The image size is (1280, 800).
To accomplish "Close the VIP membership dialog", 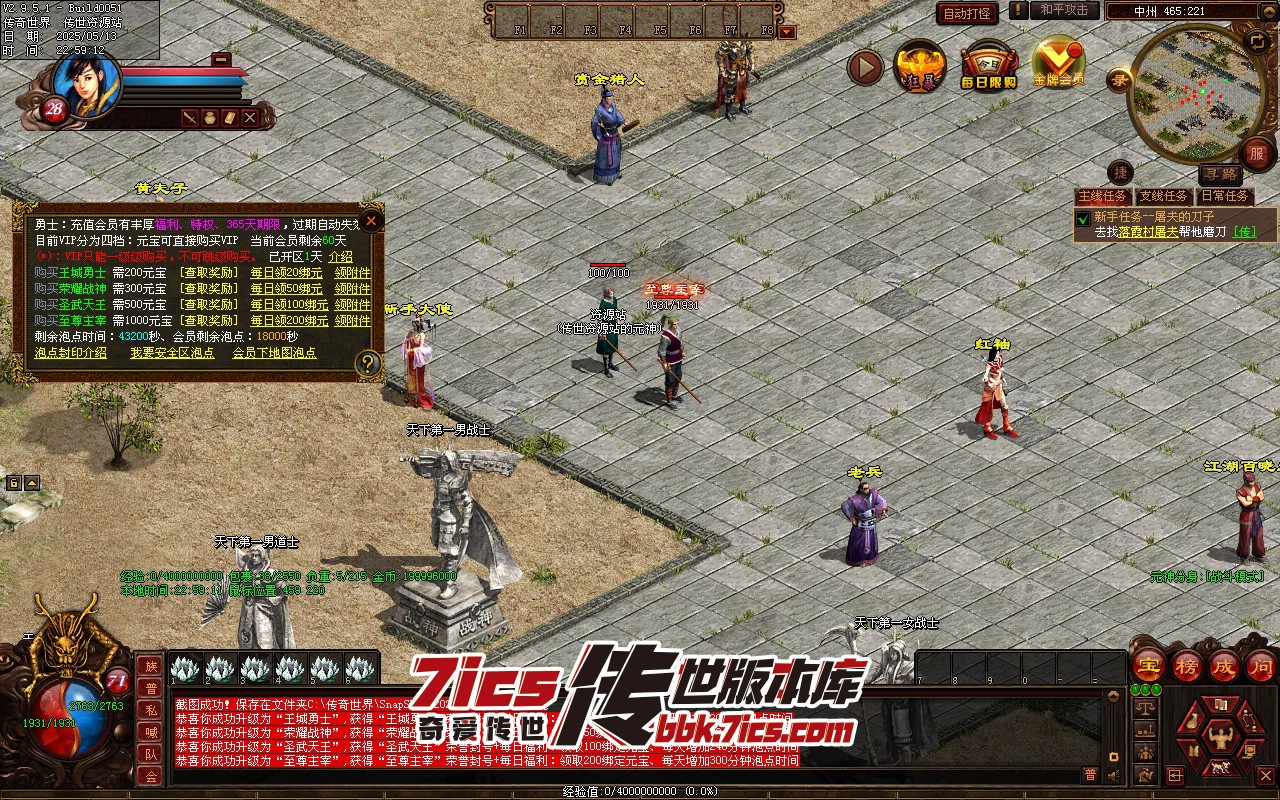I will tap(371, 220).
